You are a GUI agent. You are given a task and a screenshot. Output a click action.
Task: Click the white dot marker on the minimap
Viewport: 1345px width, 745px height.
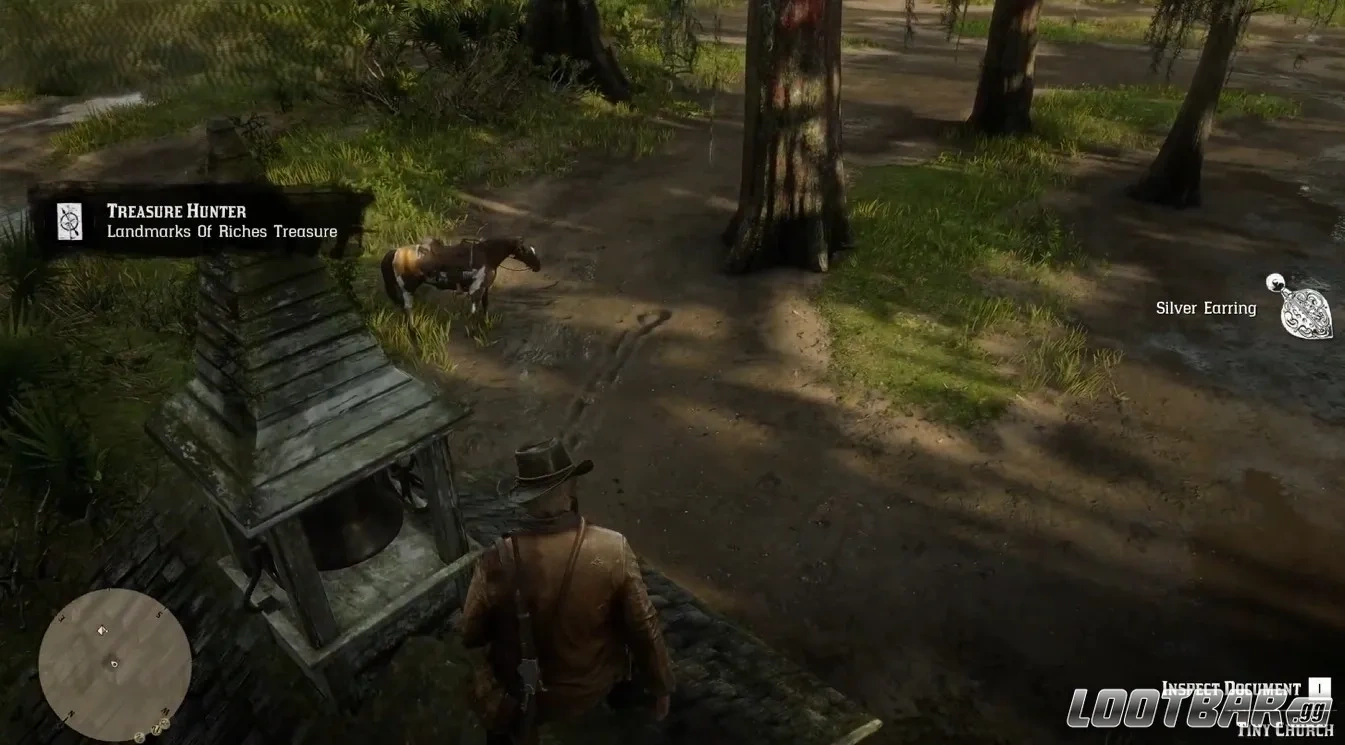[x=114, y=664]
